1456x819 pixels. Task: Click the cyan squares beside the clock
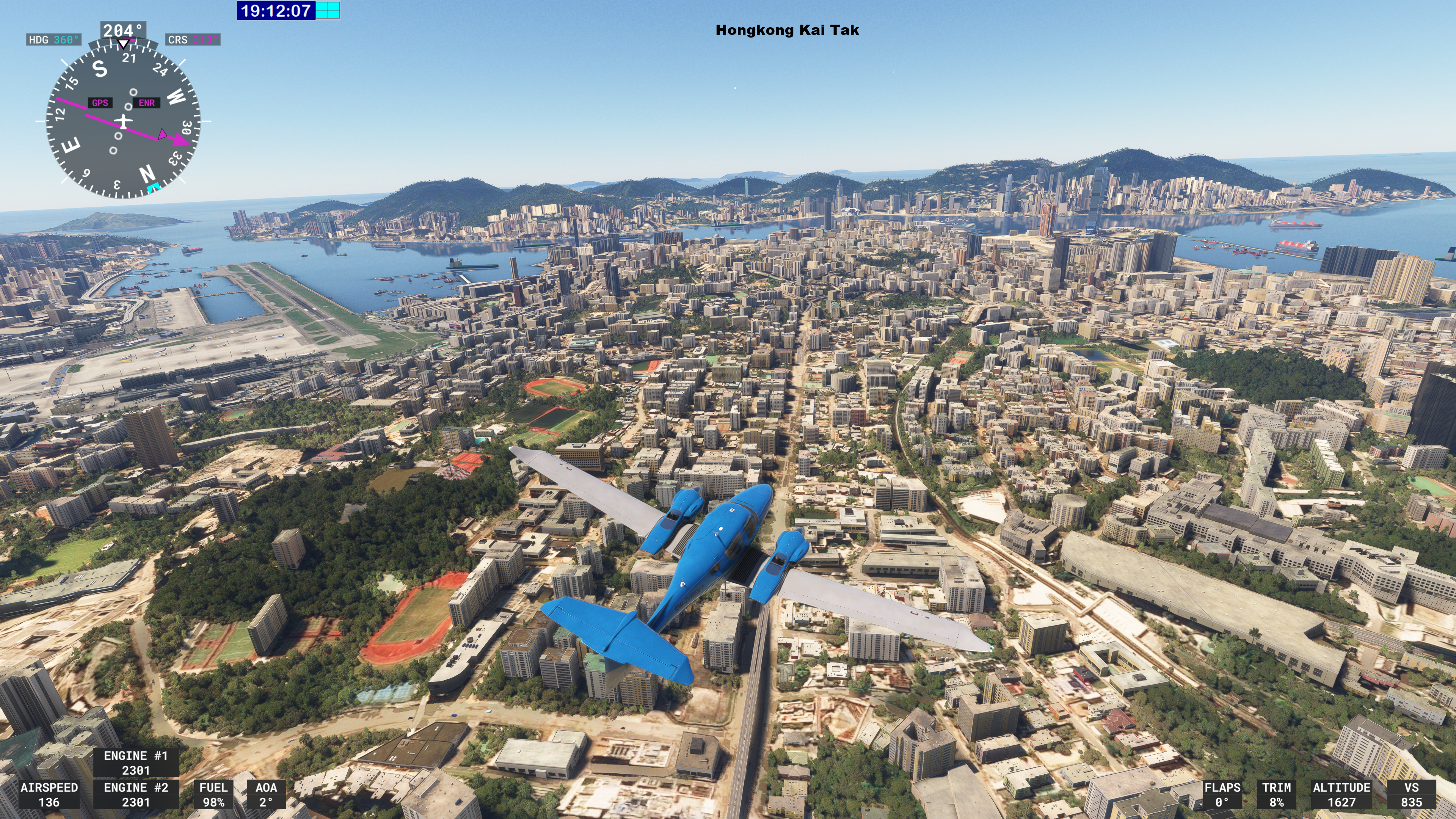328,10
